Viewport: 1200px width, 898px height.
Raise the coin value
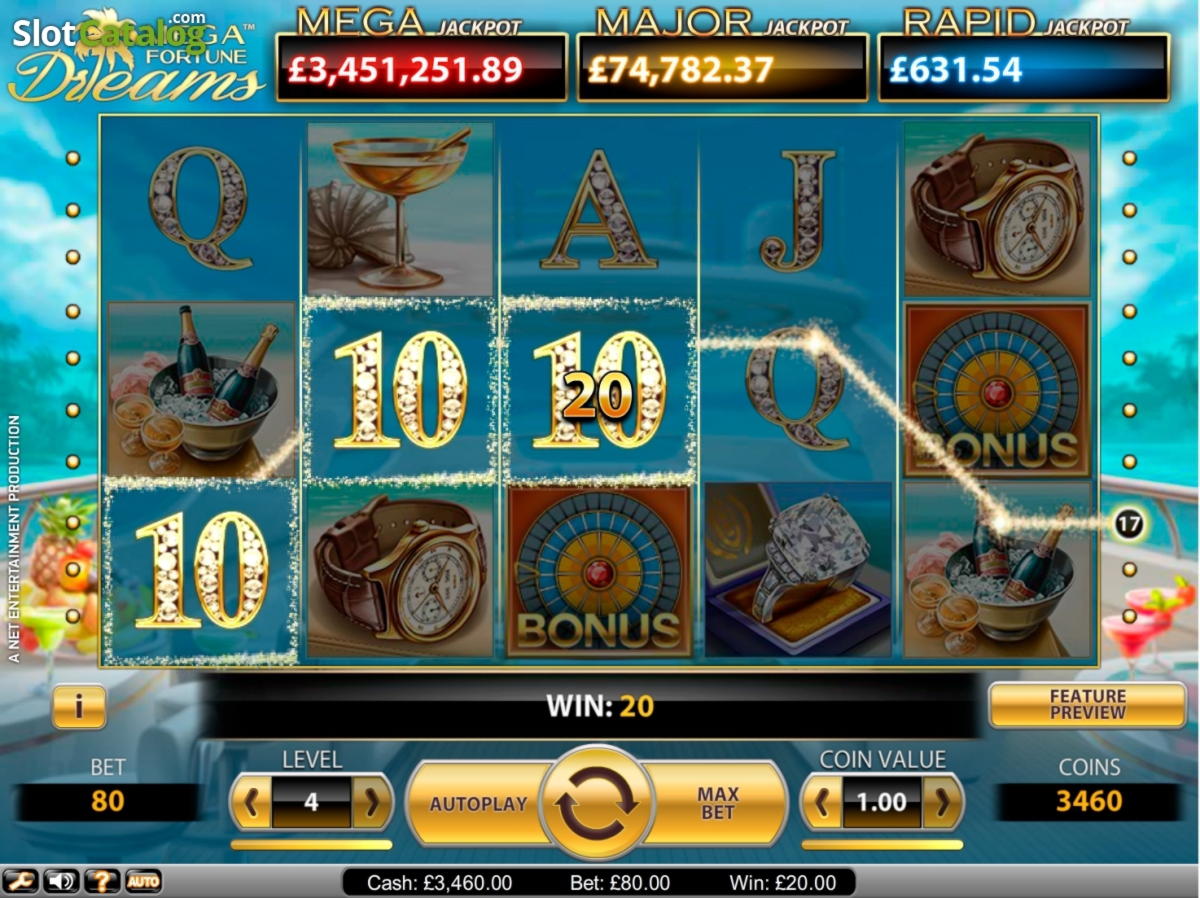point(942,802)
